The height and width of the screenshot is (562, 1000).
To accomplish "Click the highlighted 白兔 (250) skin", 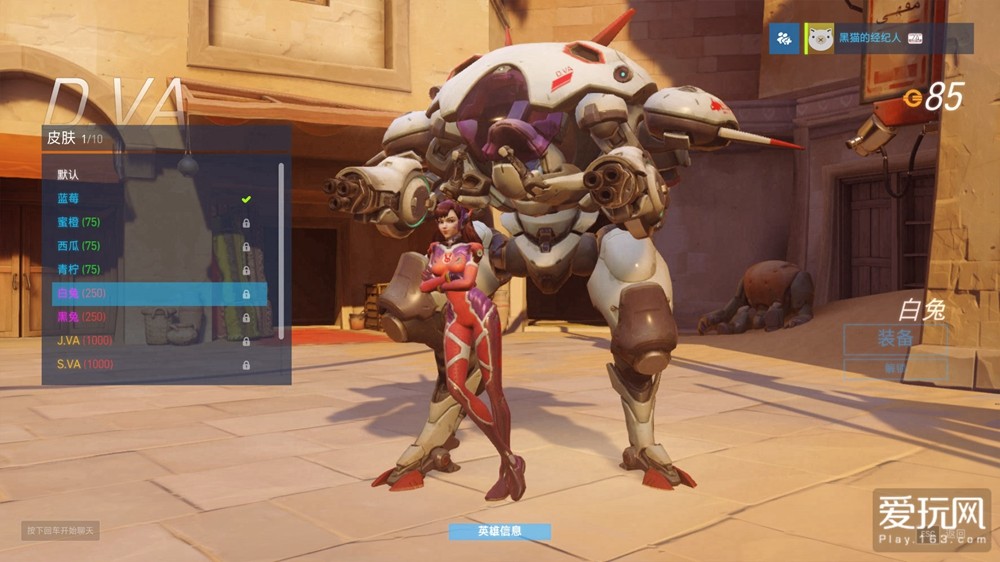I will click(158, 294).
